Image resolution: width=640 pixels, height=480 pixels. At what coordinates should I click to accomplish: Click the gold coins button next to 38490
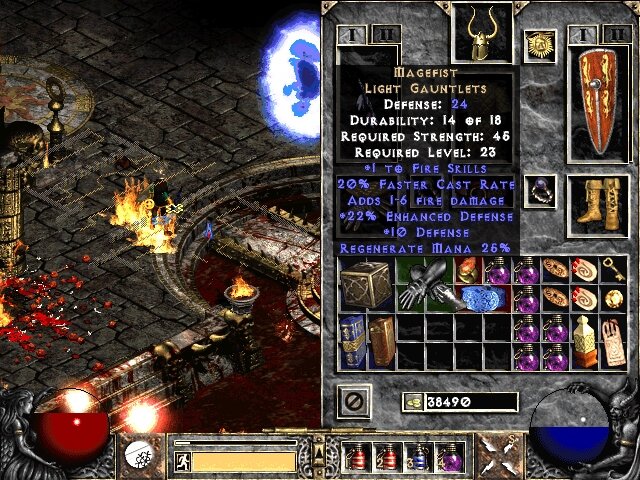412,402
